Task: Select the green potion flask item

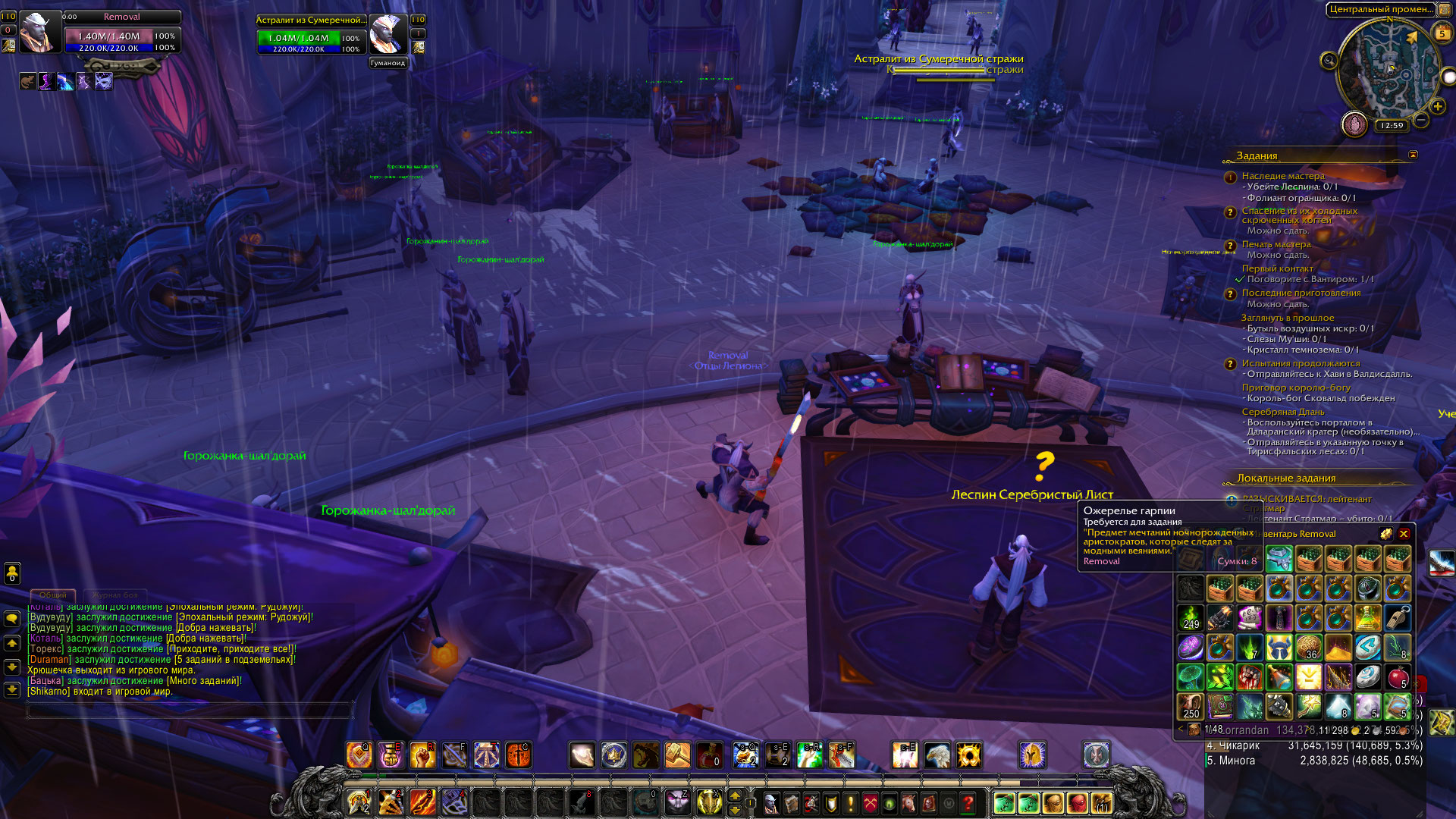Action: click(1368, 618)
